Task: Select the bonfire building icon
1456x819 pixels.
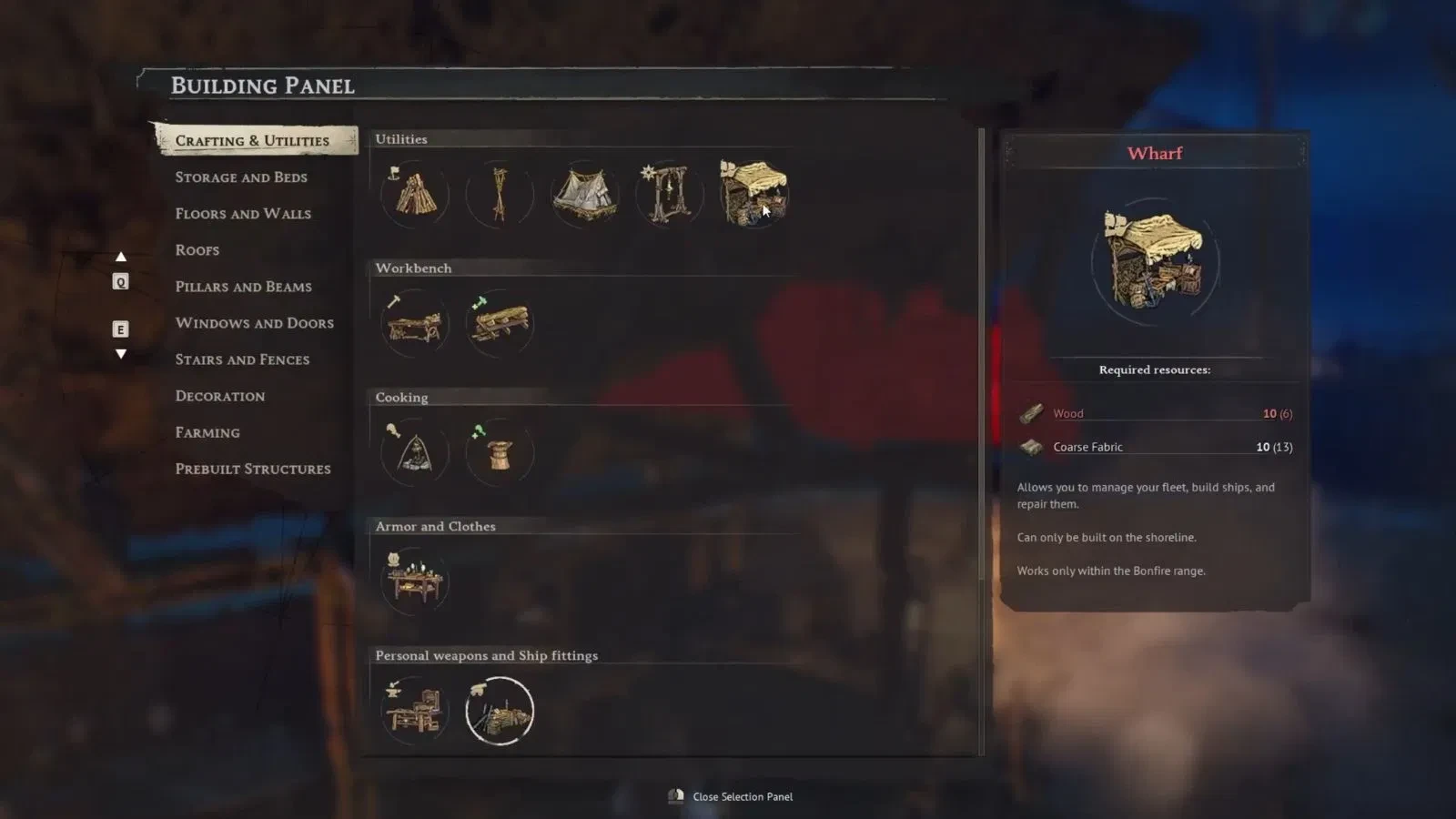Action: coord(415,194)
